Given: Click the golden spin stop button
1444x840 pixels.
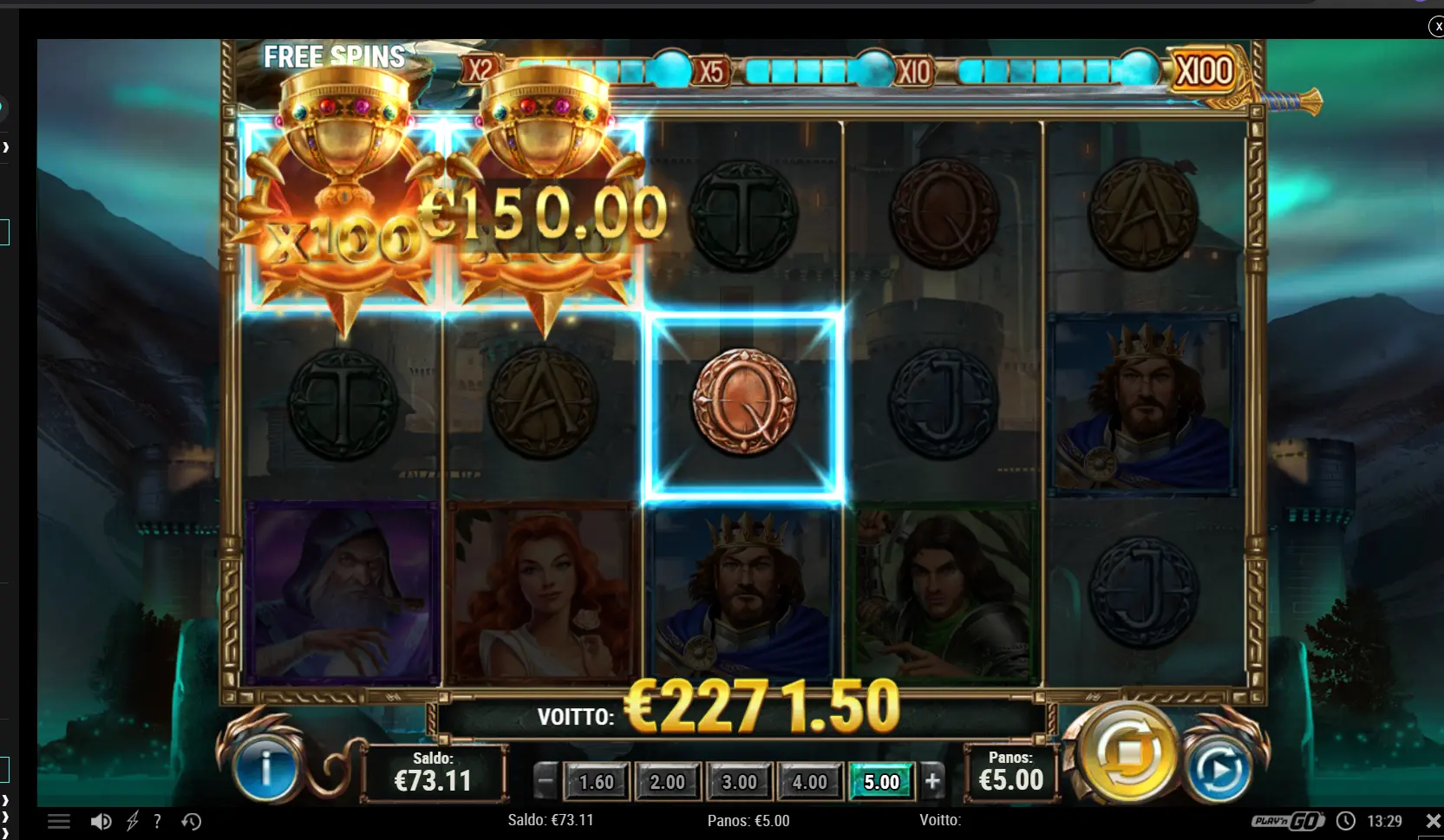Looking at the screenshot, I should (x=1127, y=755).
